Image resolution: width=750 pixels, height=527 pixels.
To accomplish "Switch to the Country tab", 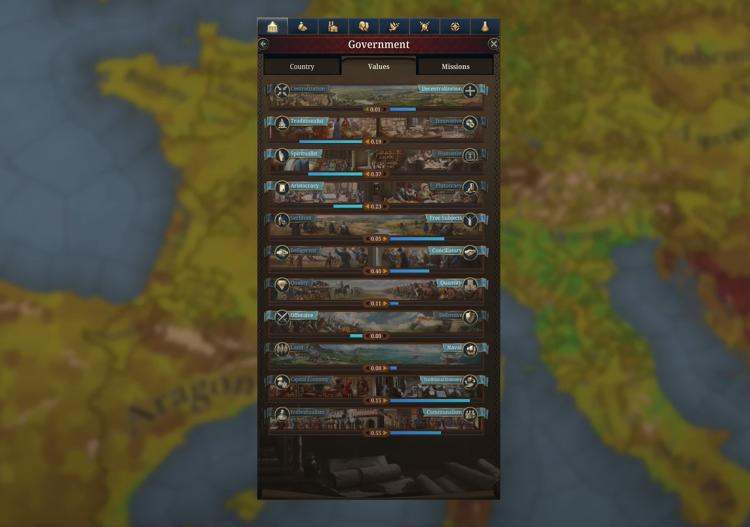I will 302,66.
